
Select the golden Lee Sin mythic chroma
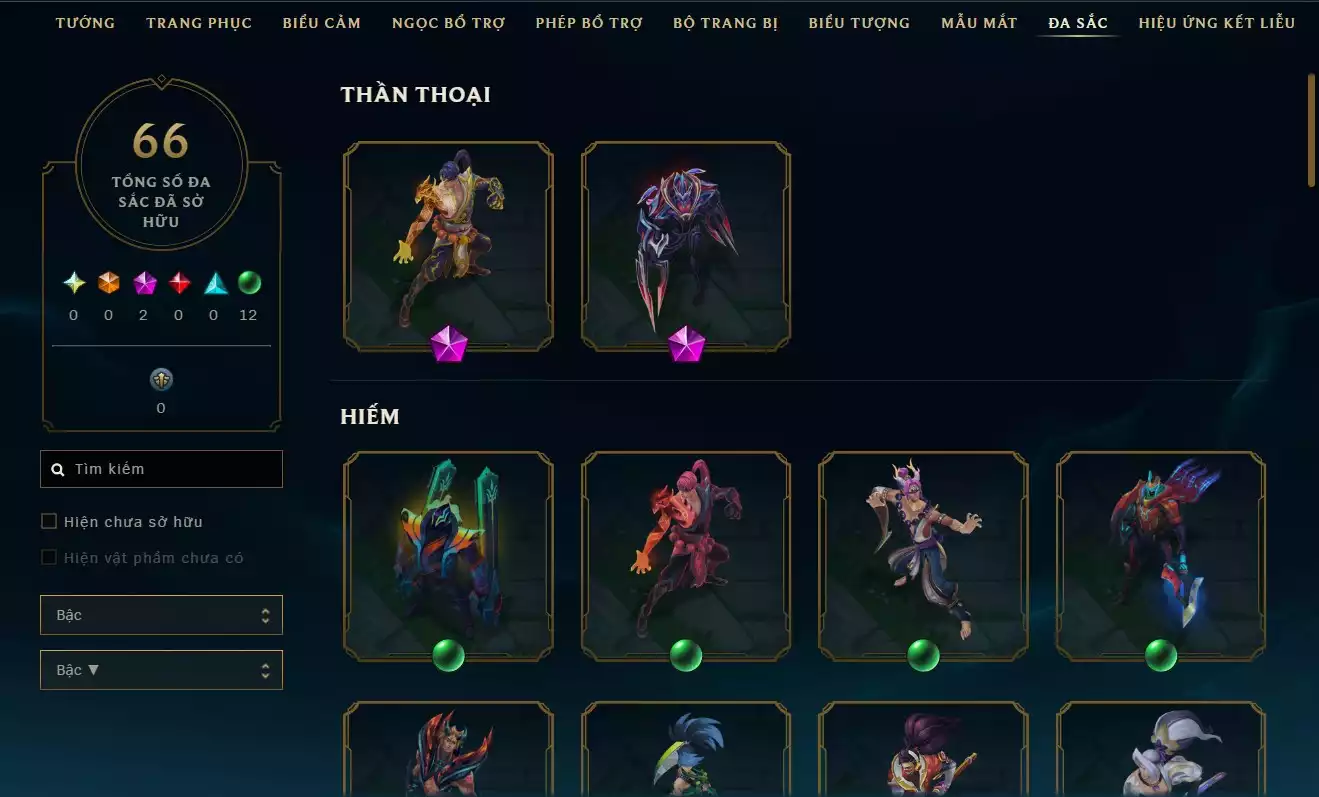click(x=448, y=246)
